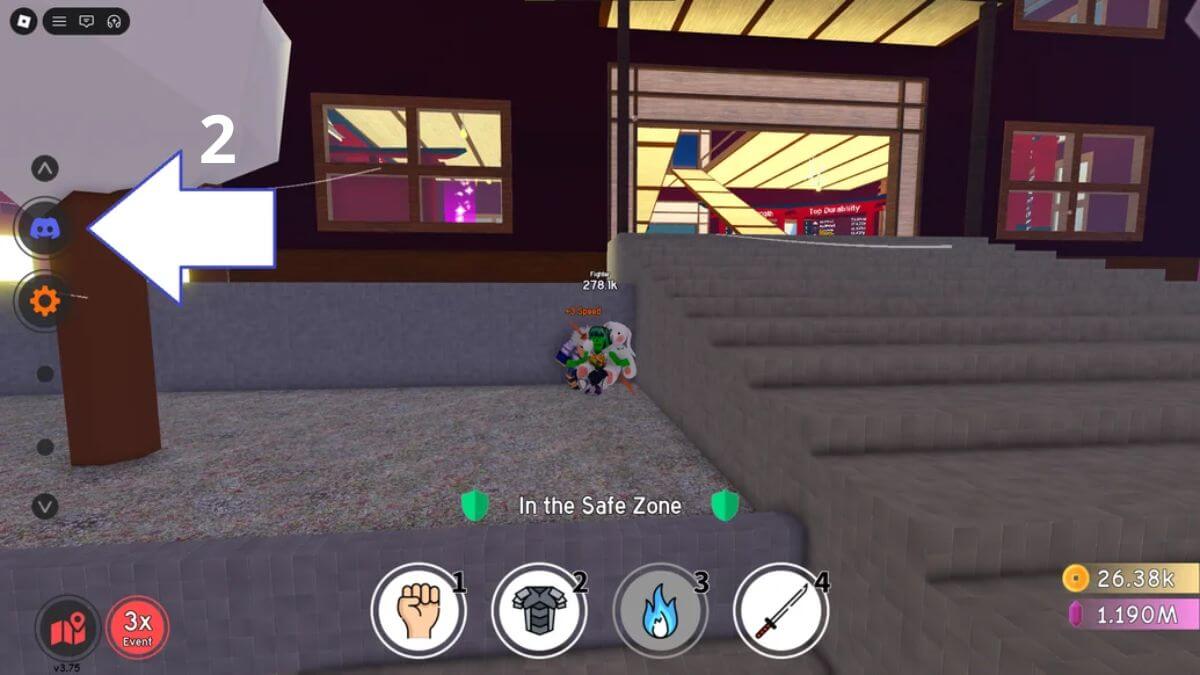Open the orange gear settings
The image size is (1200, 675).
[45, 300]
